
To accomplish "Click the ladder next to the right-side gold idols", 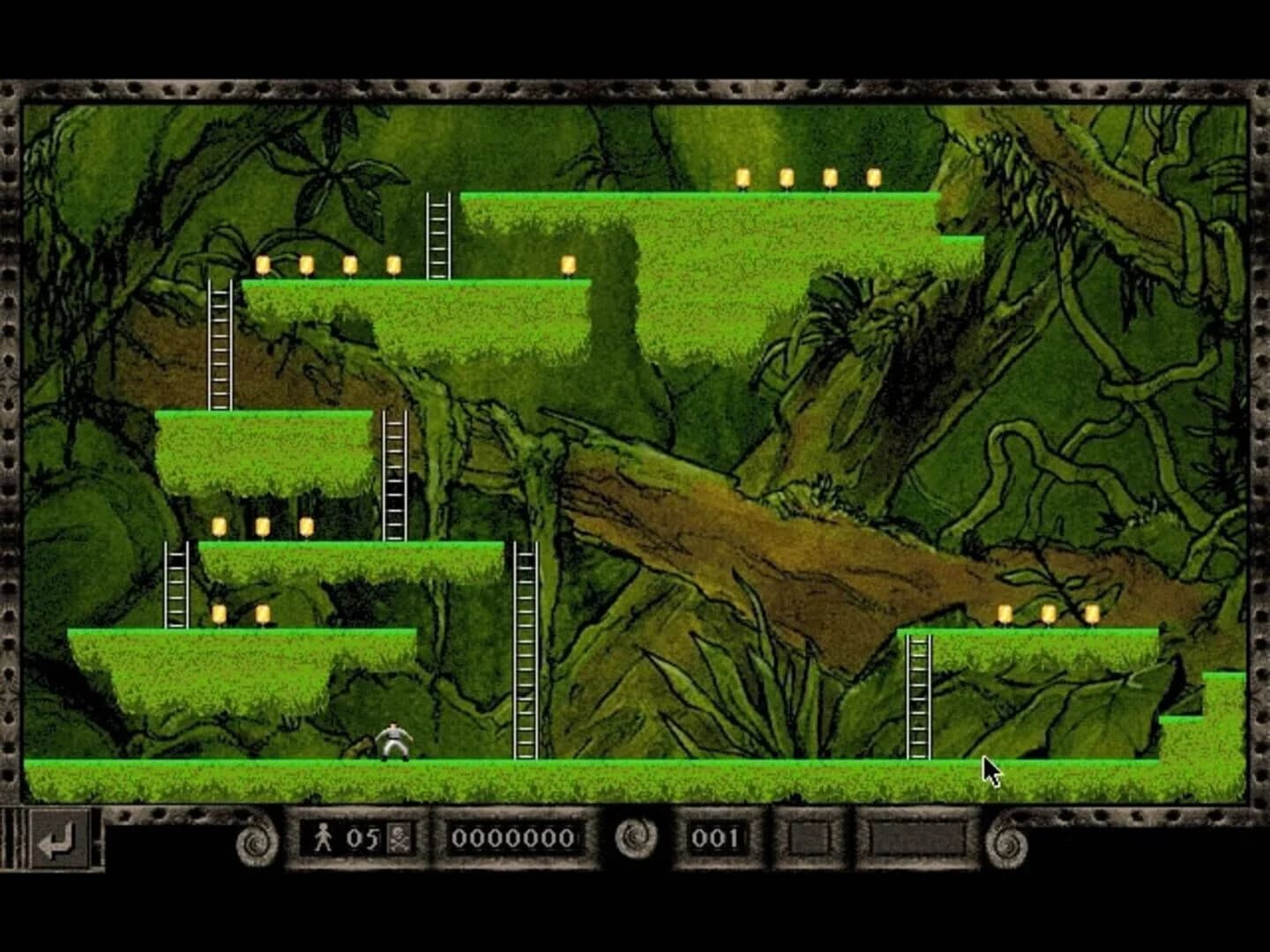I will (x=917, y=696).
